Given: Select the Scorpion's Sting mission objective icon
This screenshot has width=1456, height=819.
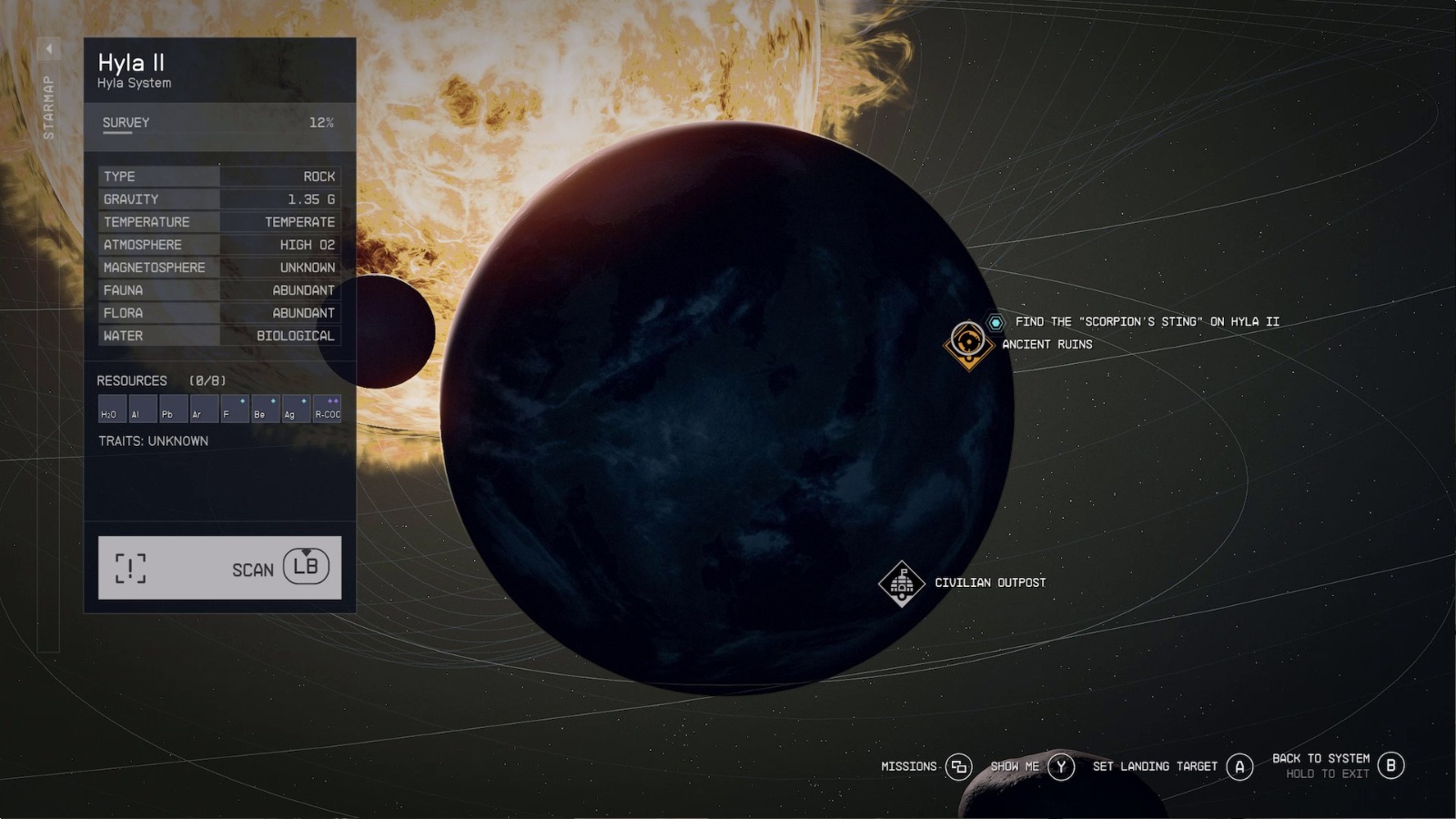Looking at the screenshot, I should click(x=995, y=321).
